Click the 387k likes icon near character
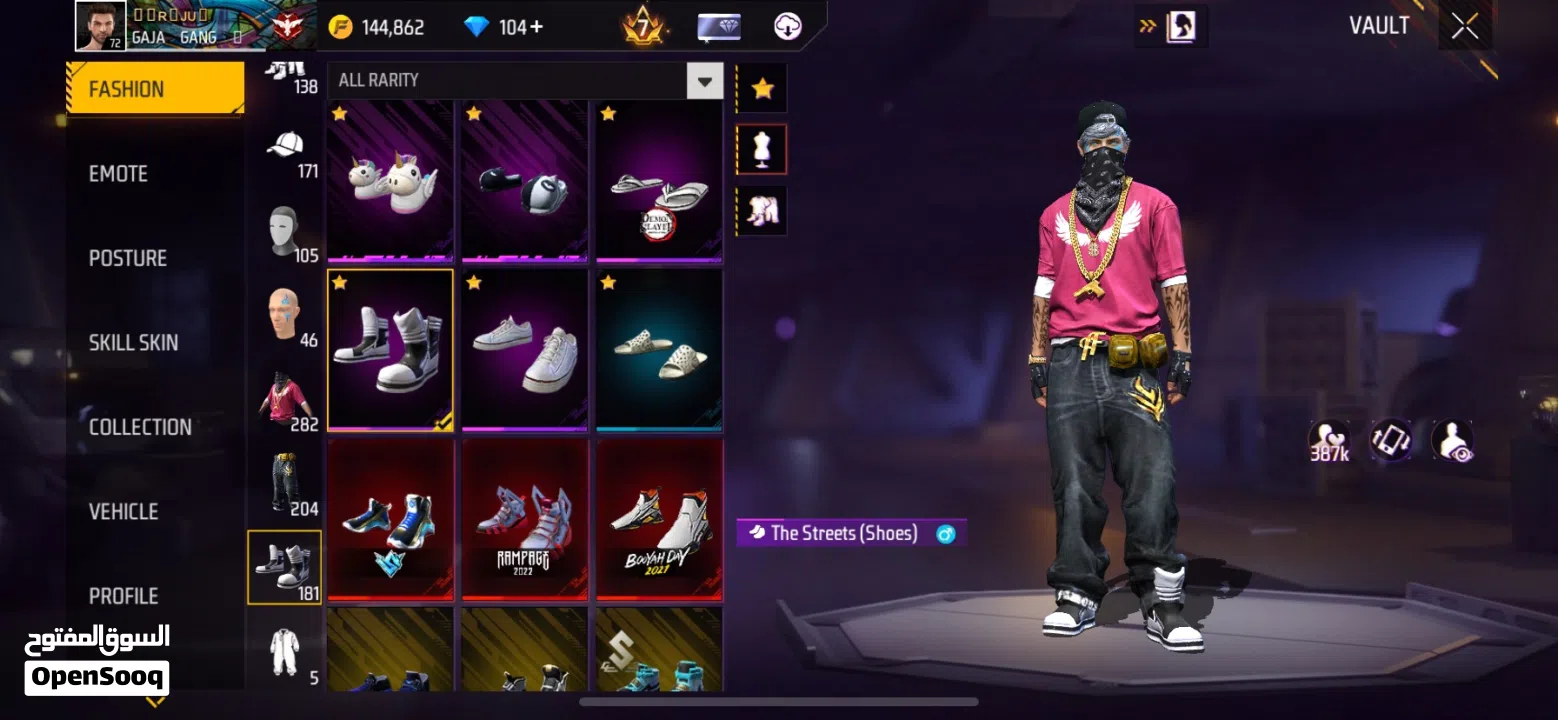Viewport: 1558px width, 720px height. (1328, 438)
